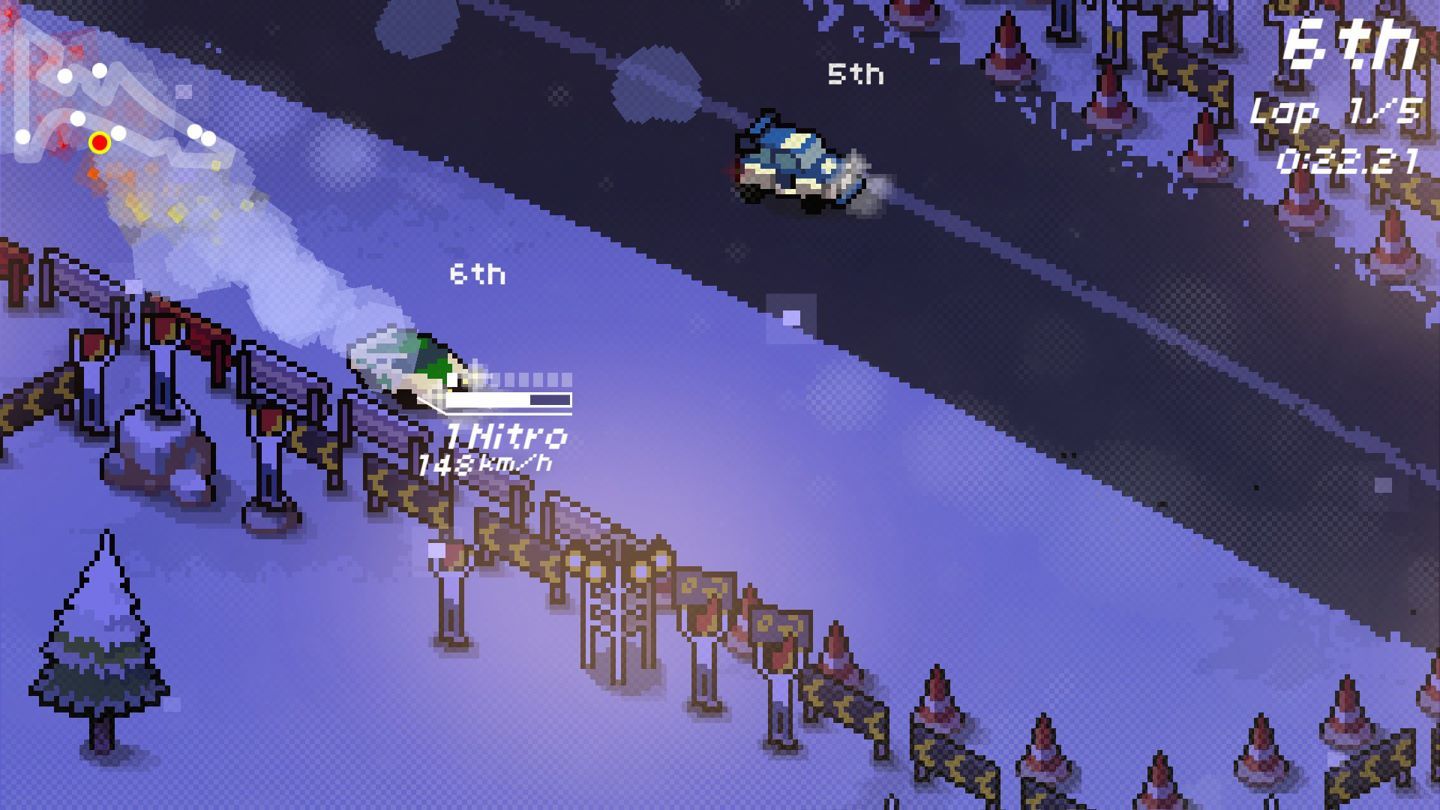Toggle the 5th place position label
Image resolution: width=1440 pixels, height=810 pixels.
pyautogui.click(x=856, y=73)
